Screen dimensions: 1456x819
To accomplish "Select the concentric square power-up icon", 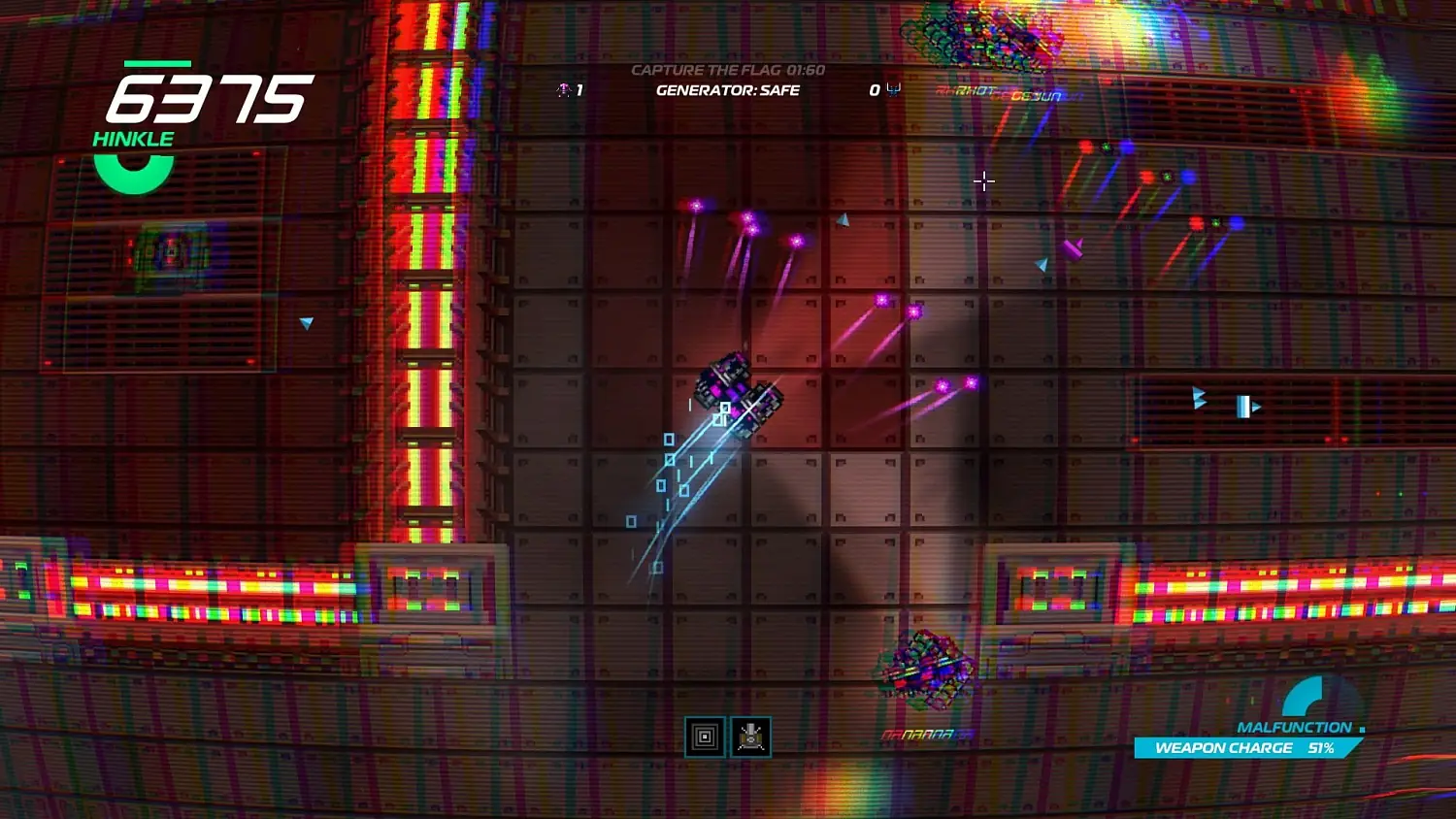I will coord(703,737).
